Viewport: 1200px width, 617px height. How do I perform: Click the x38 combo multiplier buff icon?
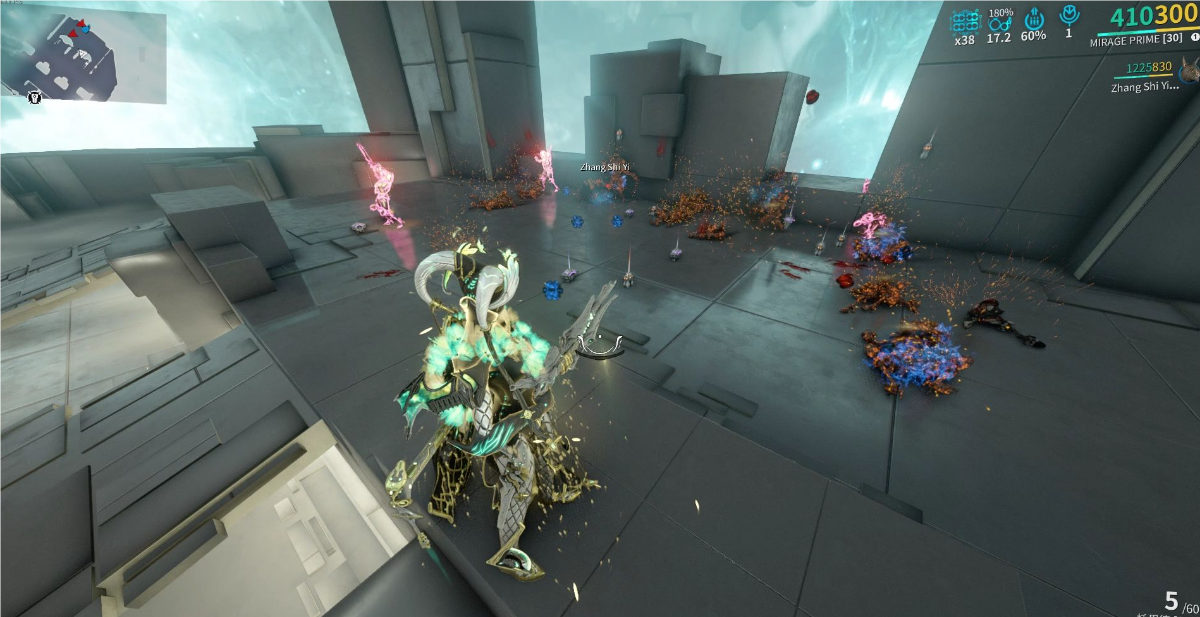click(x=965, y=21)
